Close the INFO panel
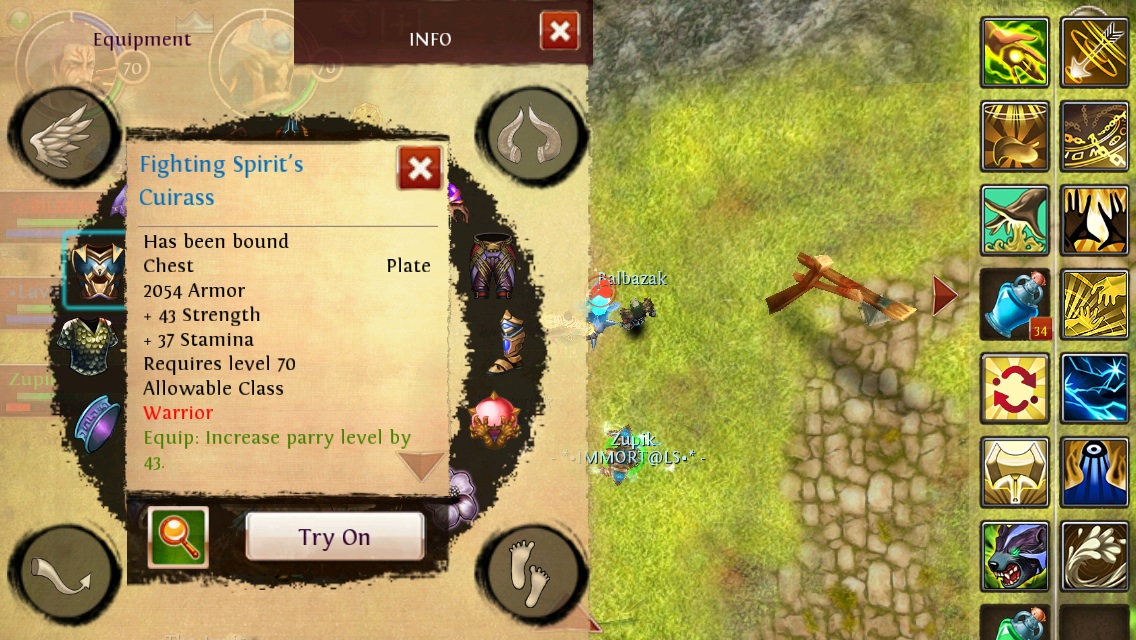Screen dimensions: 1136x640 pyautogui.click(x=559, y=31)
